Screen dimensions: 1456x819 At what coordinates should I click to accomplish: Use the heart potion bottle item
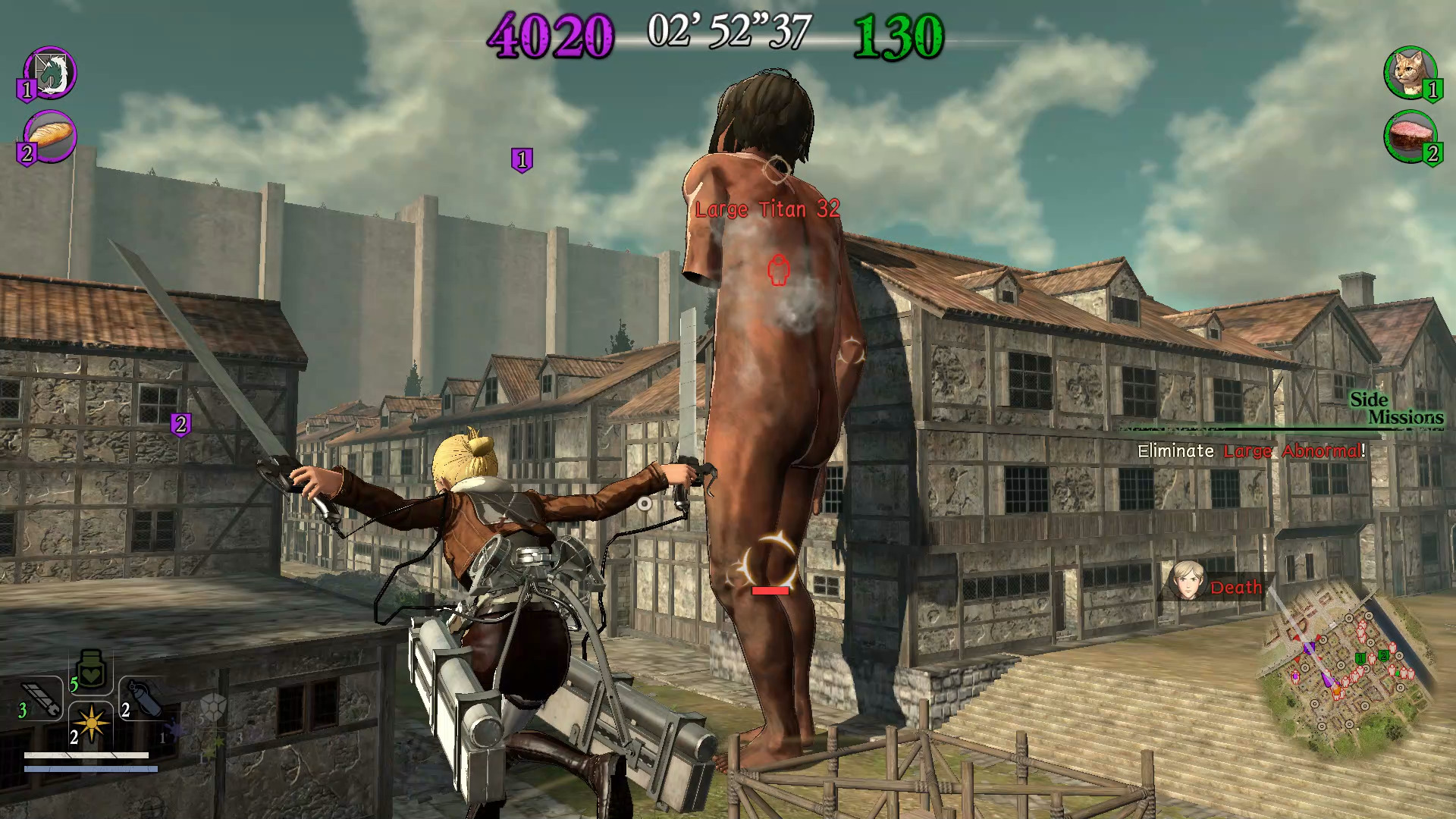click(x=91, y=670)
